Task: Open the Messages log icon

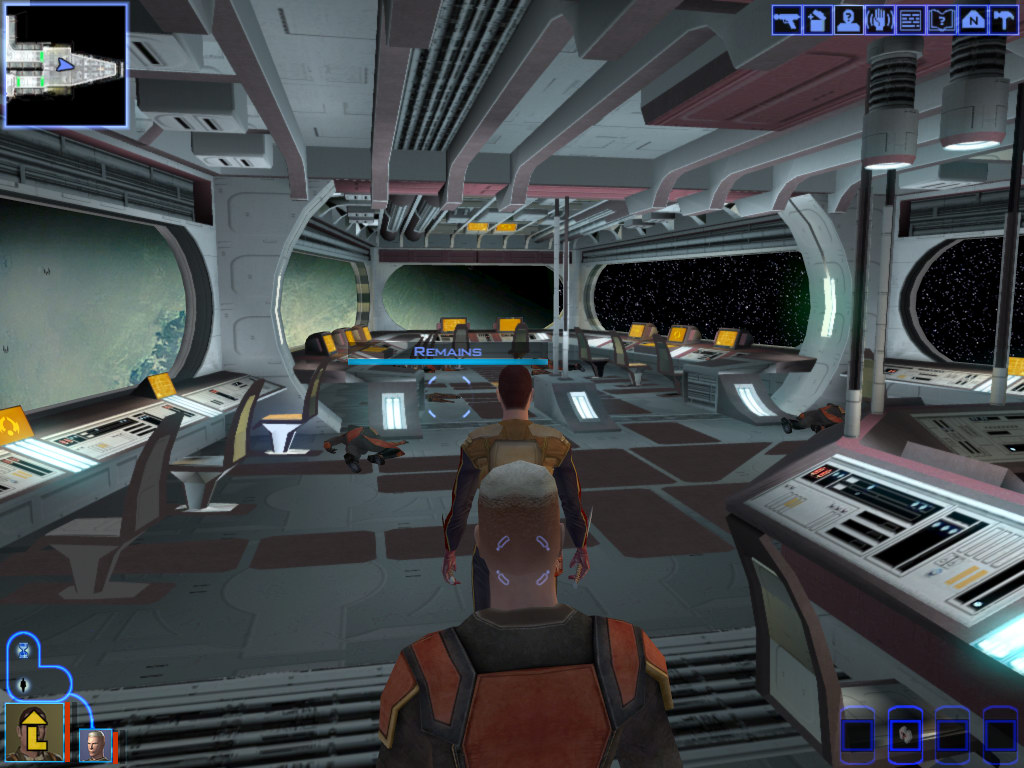Action: (x=910, y=20)
